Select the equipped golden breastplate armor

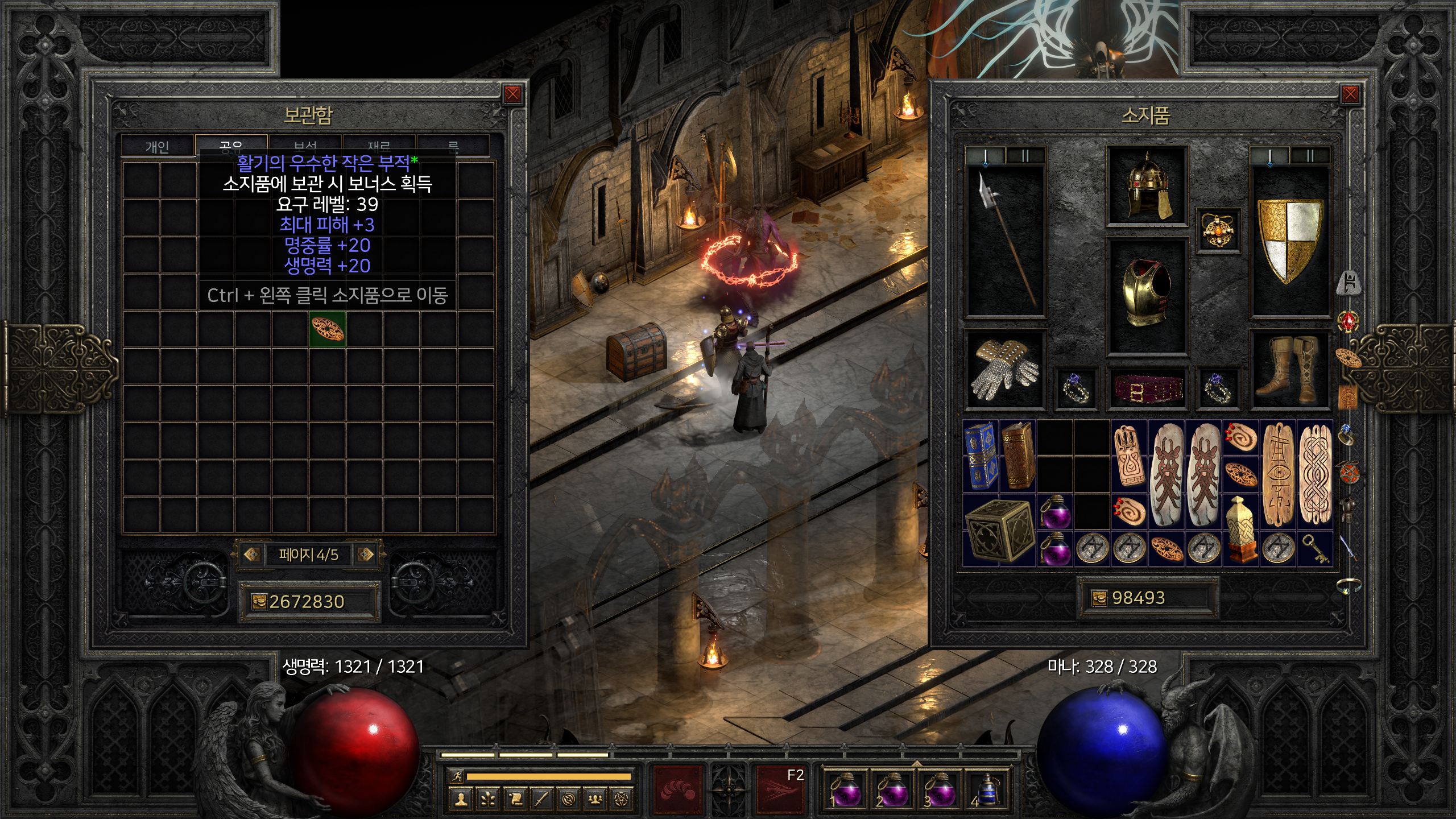point(1146,295)
